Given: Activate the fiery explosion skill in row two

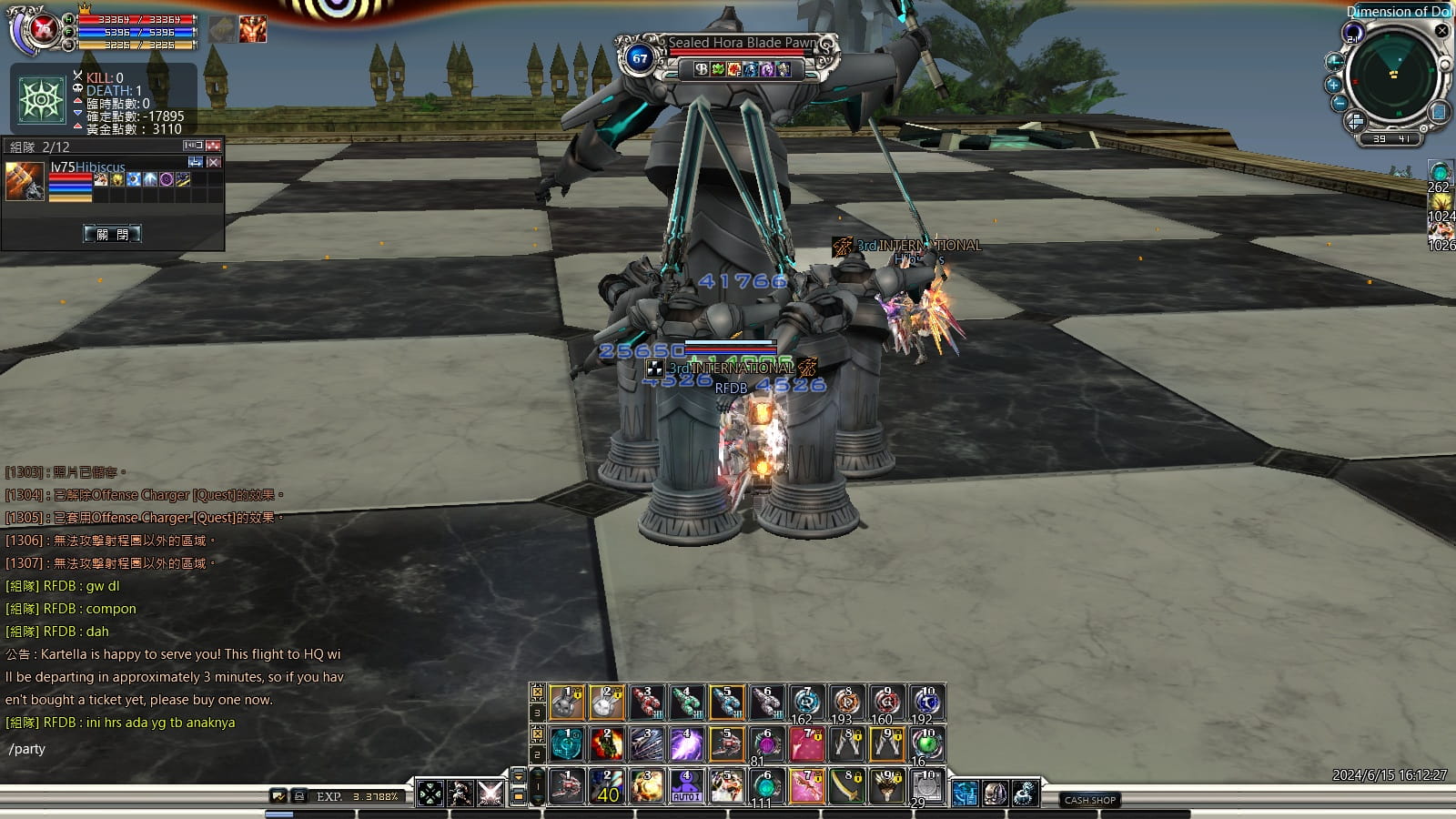Looking at the screenshot, I should pos(606,744).
